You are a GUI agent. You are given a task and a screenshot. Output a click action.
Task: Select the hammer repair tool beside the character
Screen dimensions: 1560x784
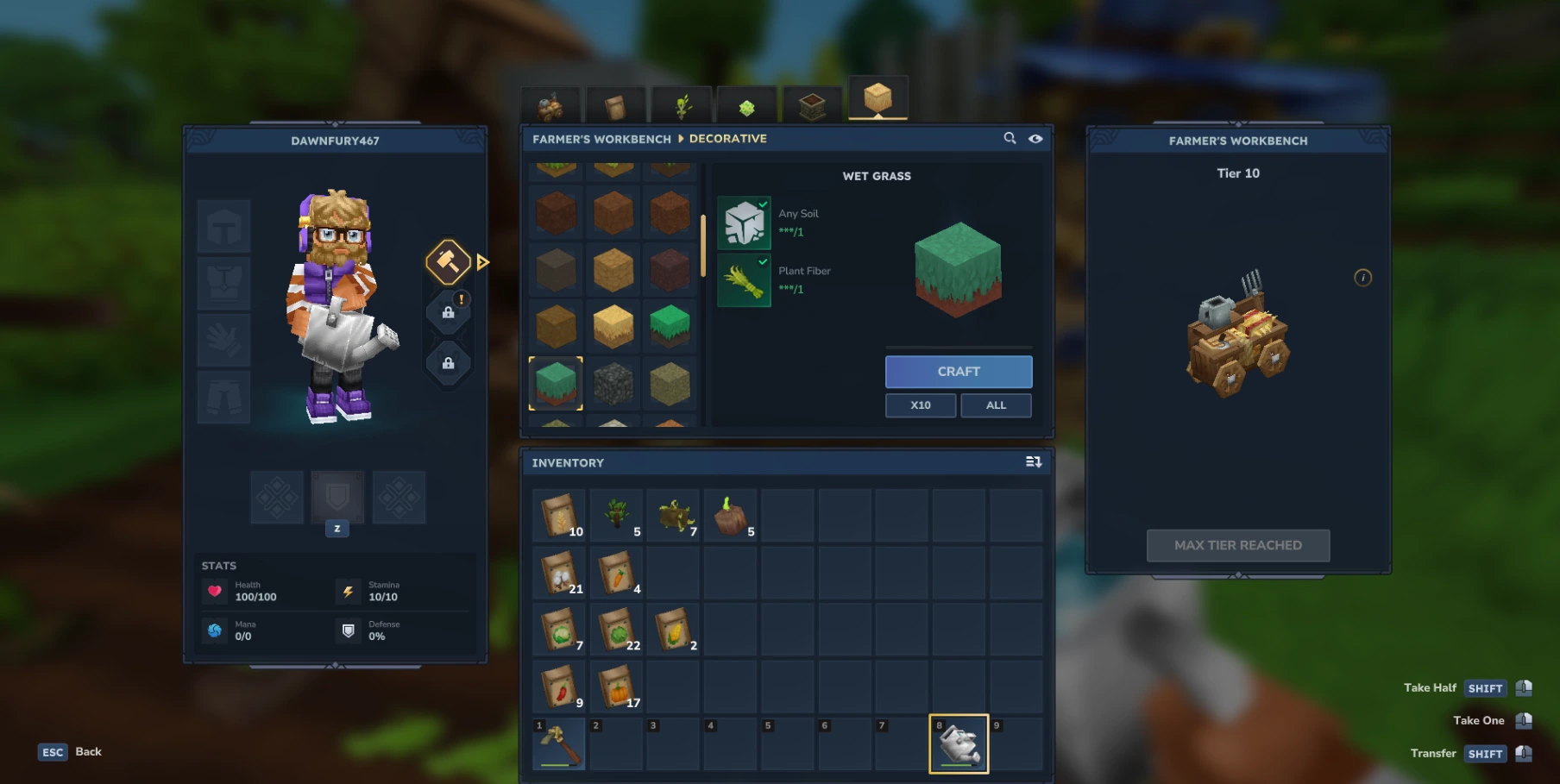pos(448,260)
